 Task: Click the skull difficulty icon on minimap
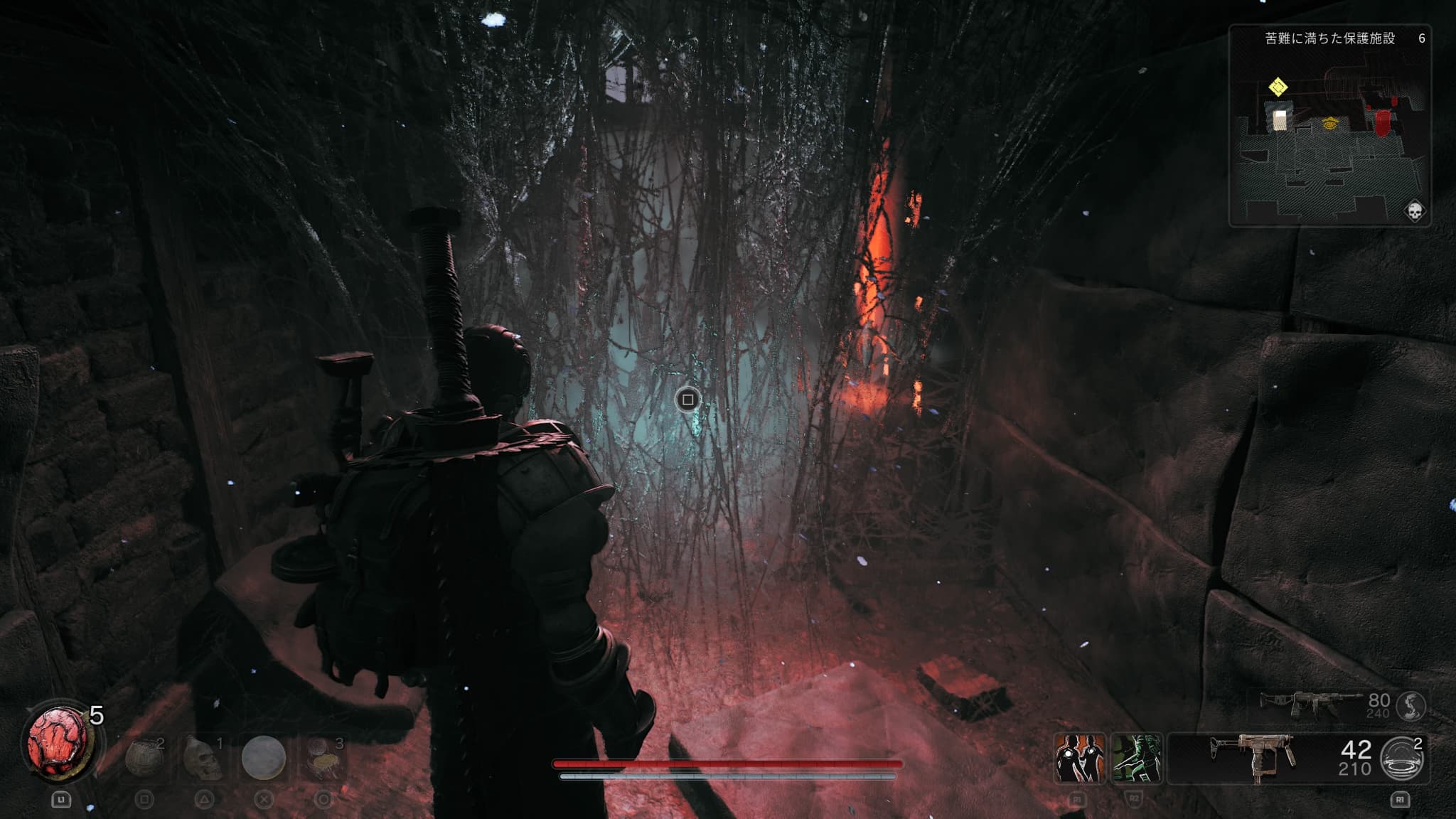1413,211
